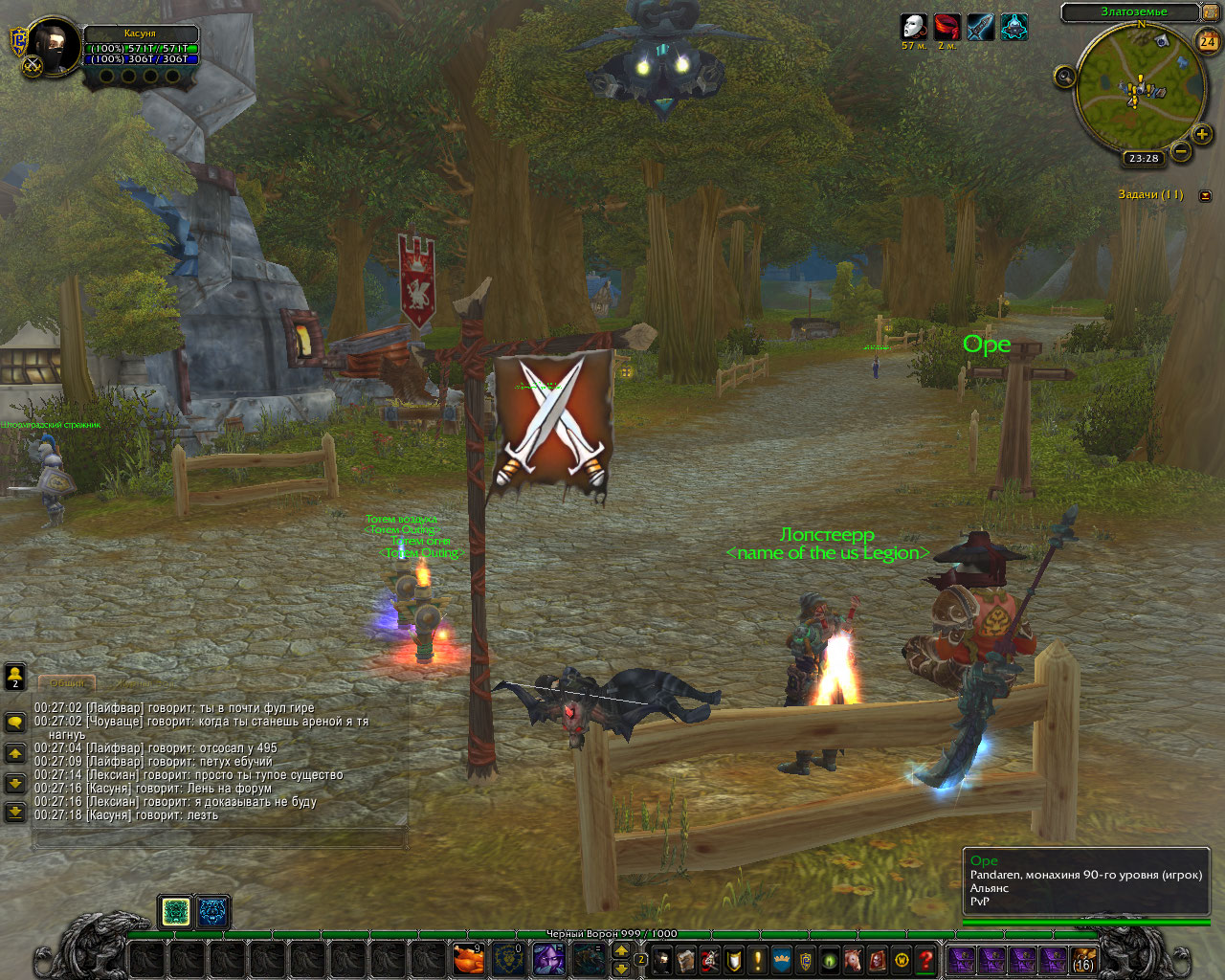Use the orange item in action bar
The height and width of the screenshot is (980, 1225).
468,958
